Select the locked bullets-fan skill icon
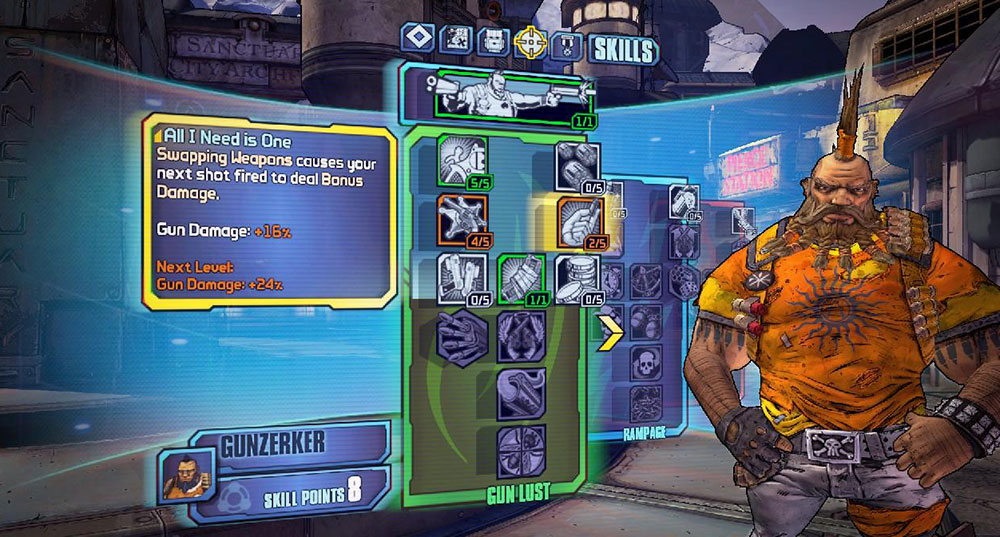The width and height of the screenshot is (1000, 537). coord(462,336)
